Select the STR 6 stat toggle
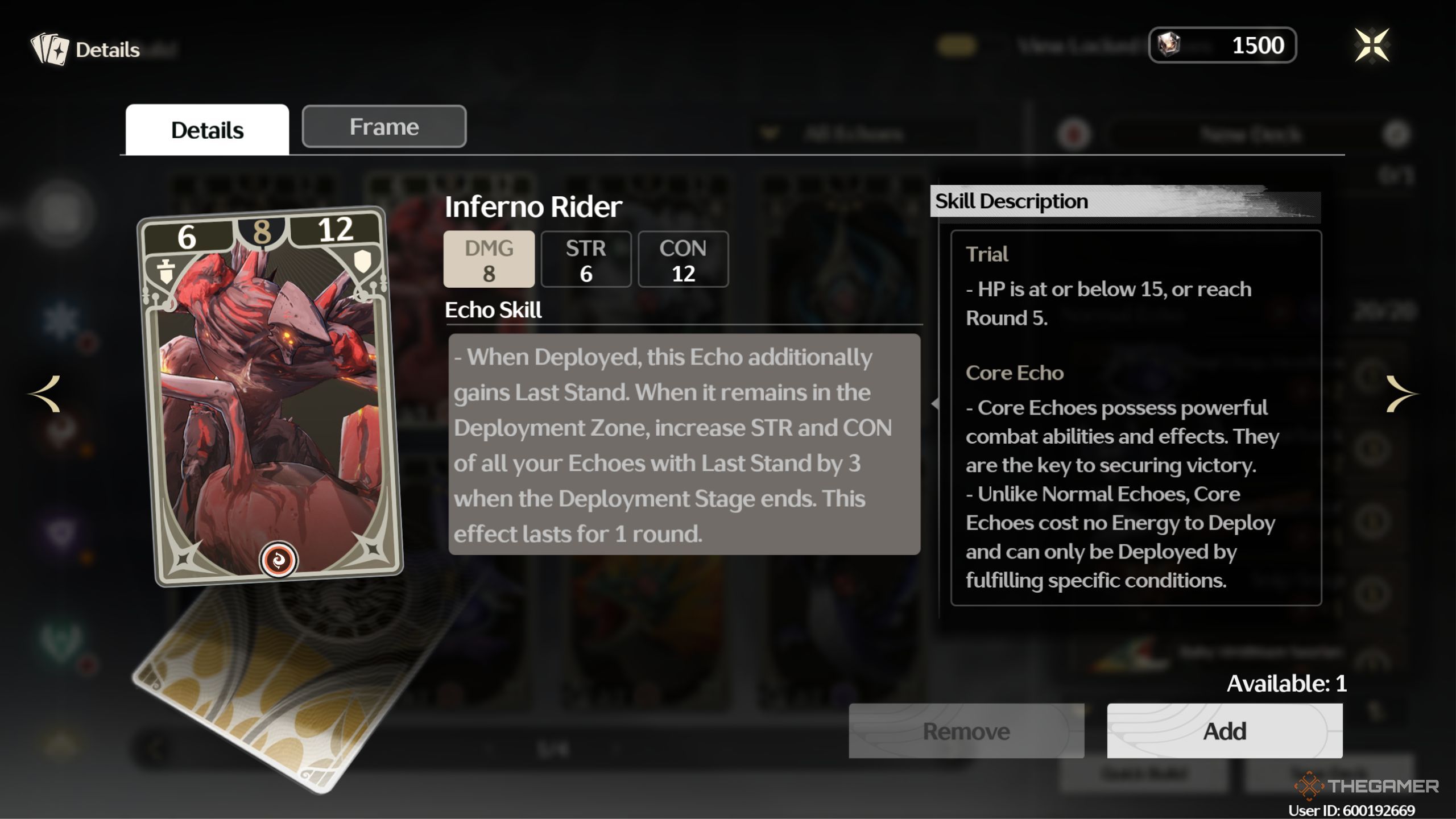This screenshot has width=1456, height=819. tap(586, 259)
